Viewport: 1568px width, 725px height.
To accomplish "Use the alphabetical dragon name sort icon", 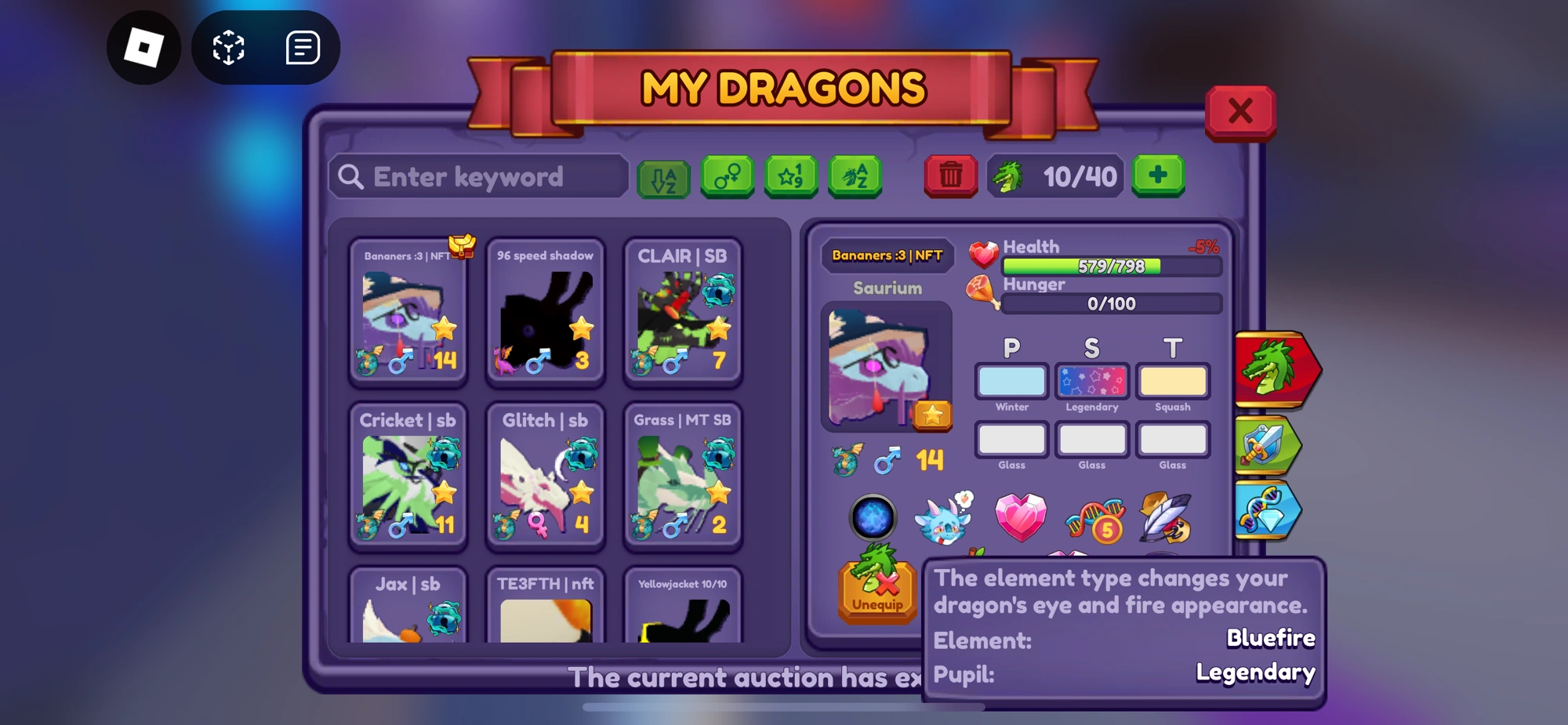I will (x=855, y=176).
